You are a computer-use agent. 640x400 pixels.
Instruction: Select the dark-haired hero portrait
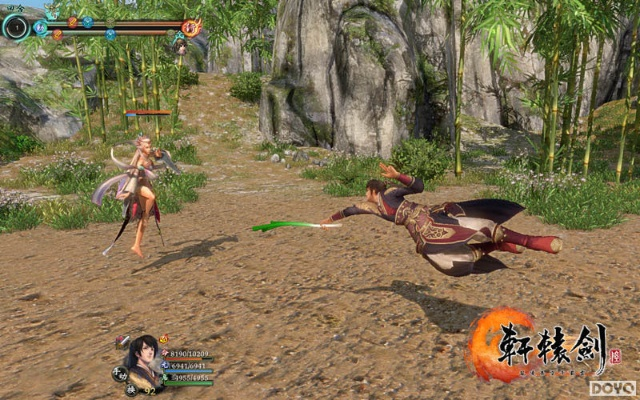tap(141, 355)
